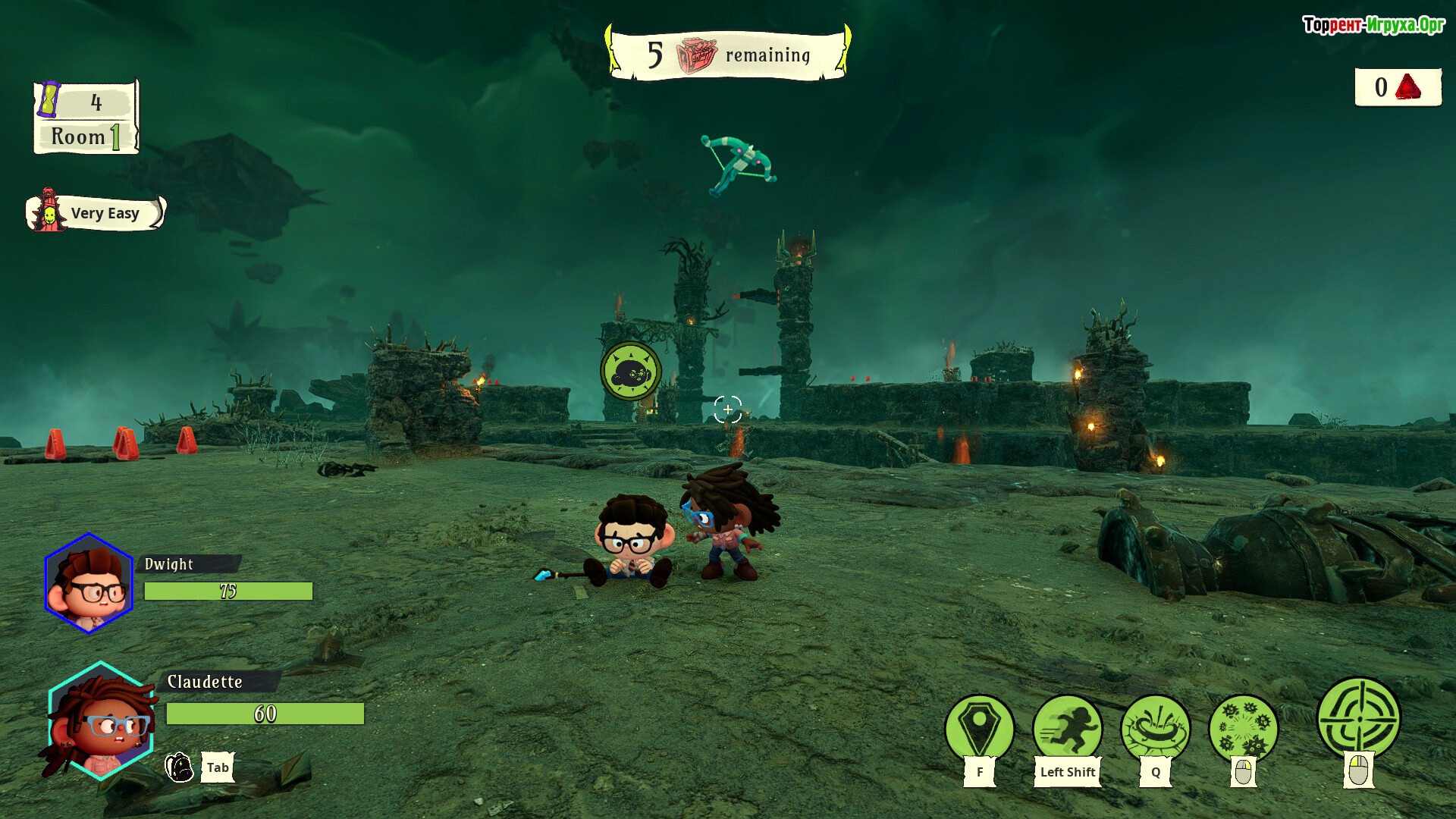Use the running dash ability icon
The image size is (1456, 819).
point(1067,729)
